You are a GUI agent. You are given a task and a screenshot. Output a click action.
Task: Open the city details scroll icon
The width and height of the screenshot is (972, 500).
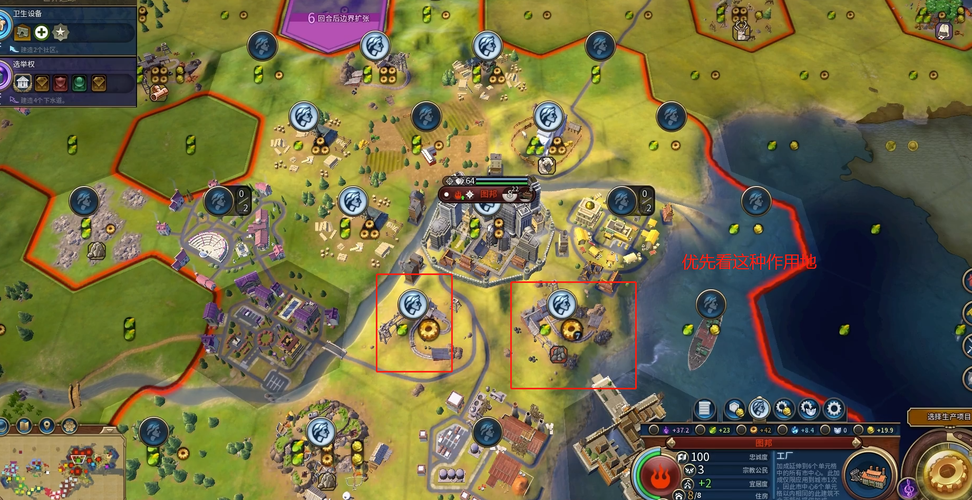(705, 410)
